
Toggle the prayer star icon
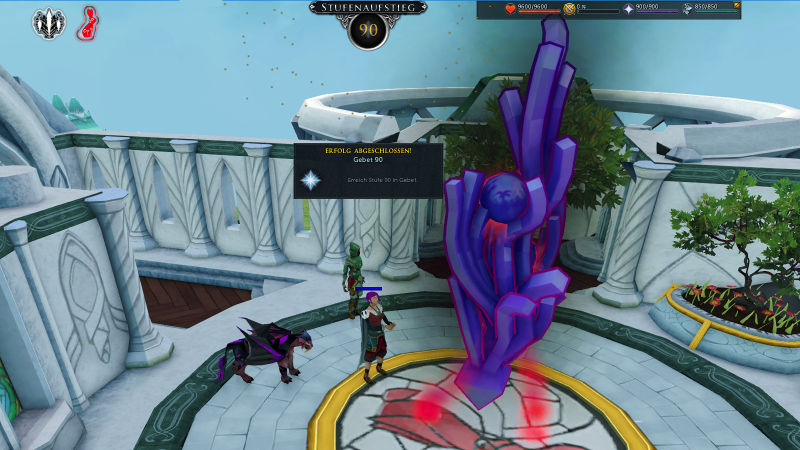click(x=629, y=9)
